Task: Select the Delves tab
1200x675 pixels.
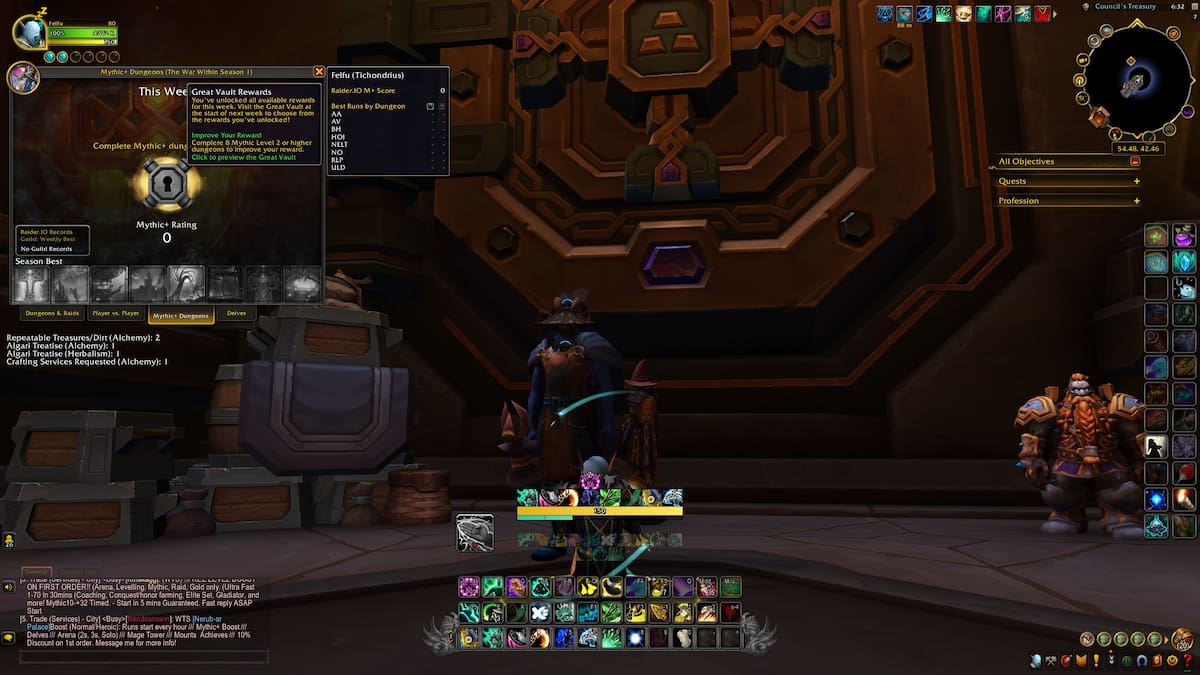Action: tap(236, 314)
